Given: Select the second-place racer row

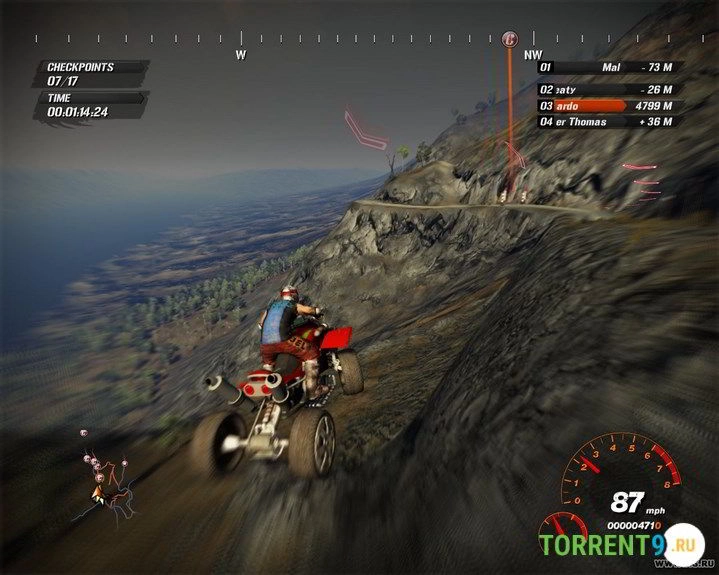Looking at the screenshot, I should tap(607, 86).
